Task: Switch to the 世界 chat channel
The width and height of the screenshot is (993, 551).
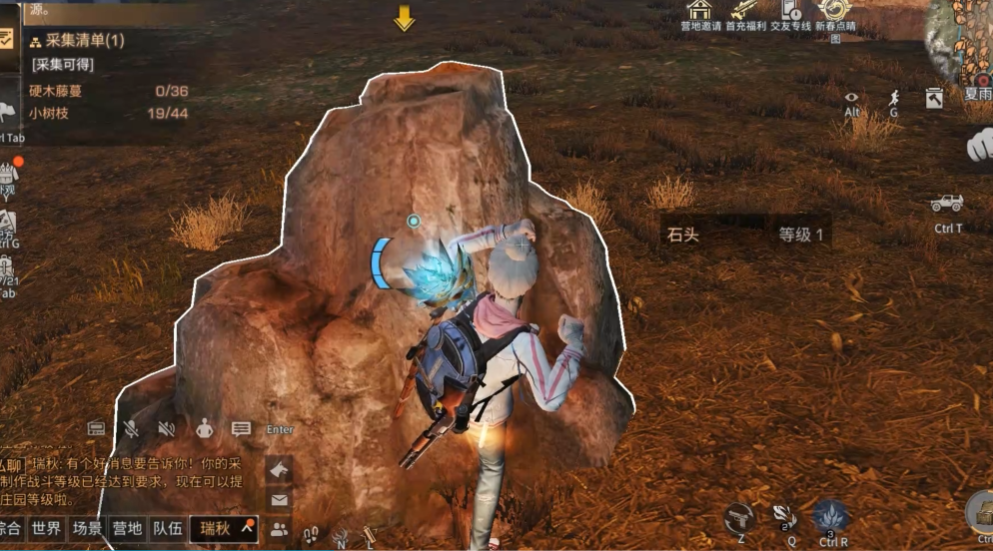Action: tap(46, 529)
